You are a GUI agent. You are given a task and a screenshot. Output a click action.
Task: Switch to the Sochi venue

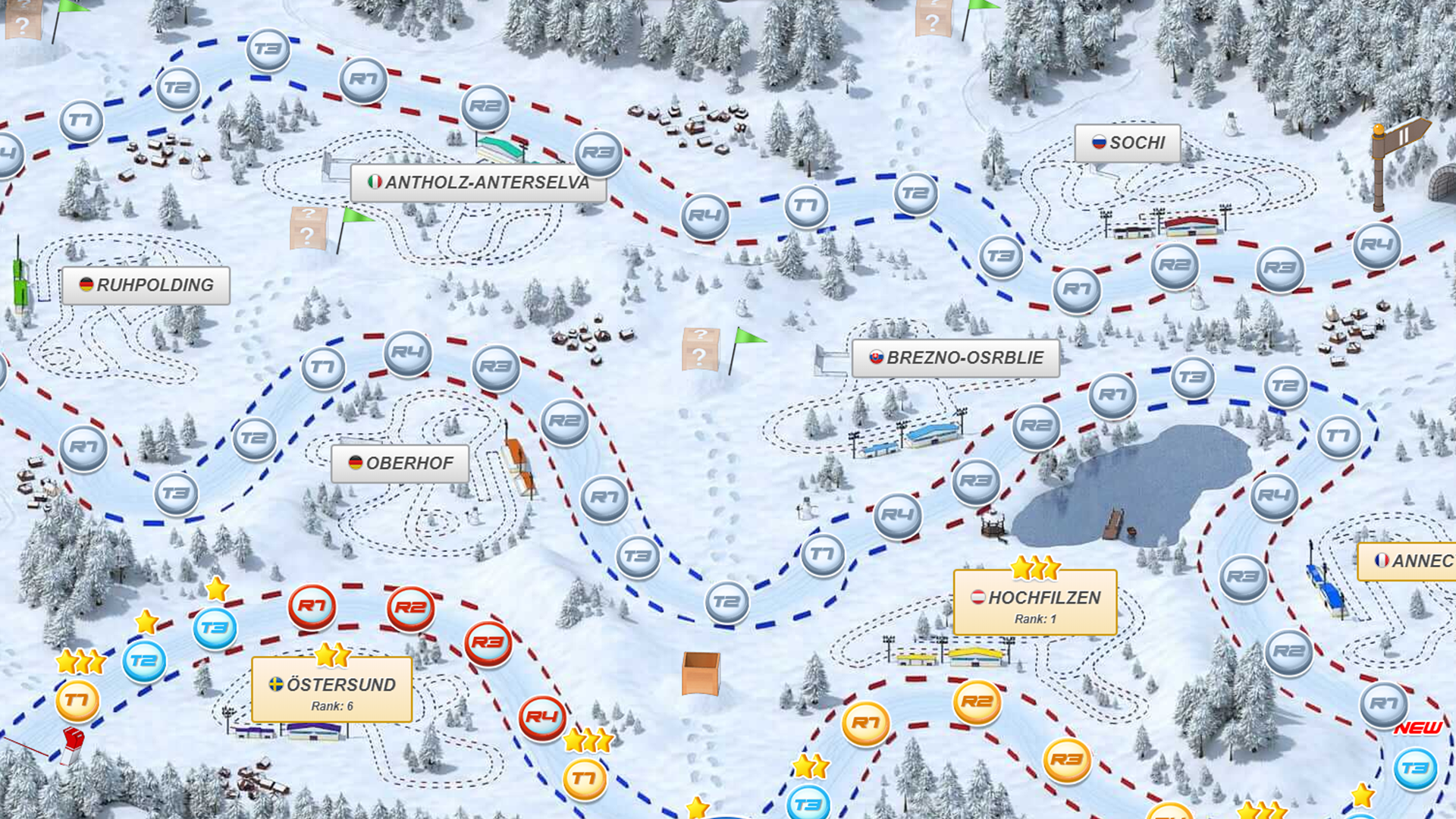(1128, 142)
